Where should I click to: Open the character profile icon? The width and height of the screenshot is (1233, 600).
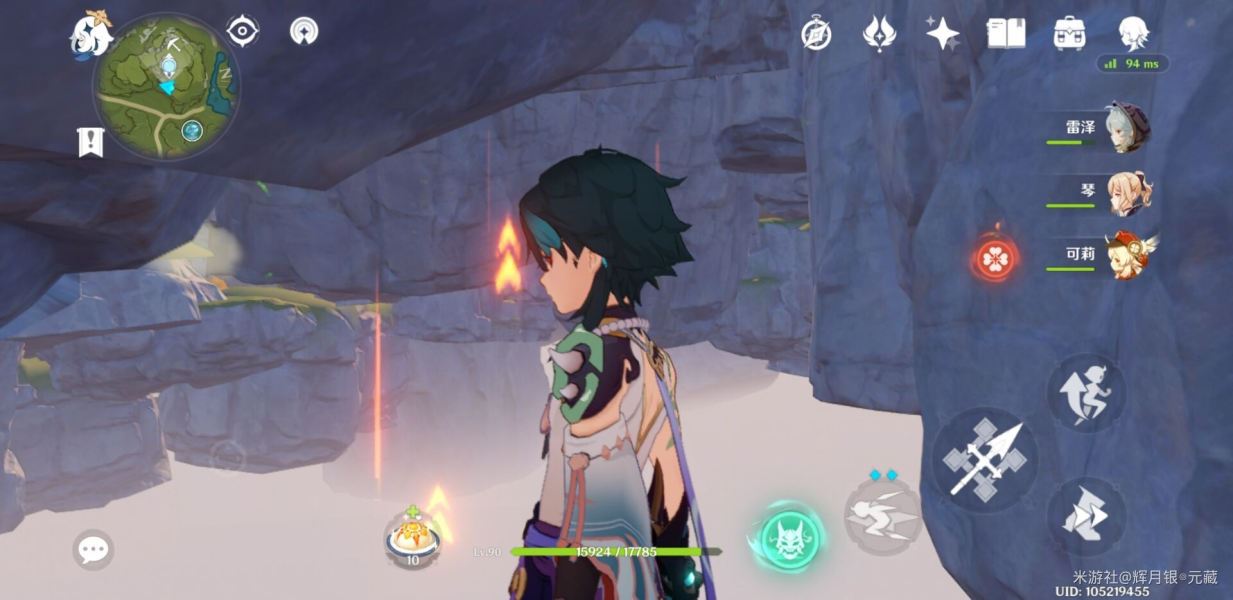pos(1133,33)
